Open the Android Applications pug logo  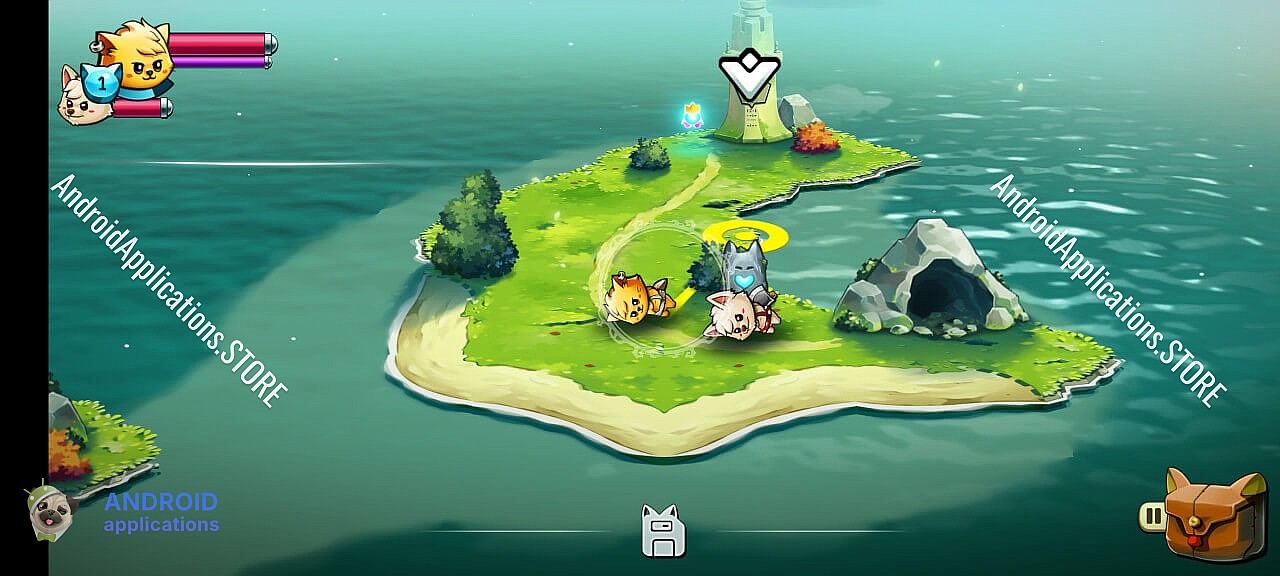[51, 512]
